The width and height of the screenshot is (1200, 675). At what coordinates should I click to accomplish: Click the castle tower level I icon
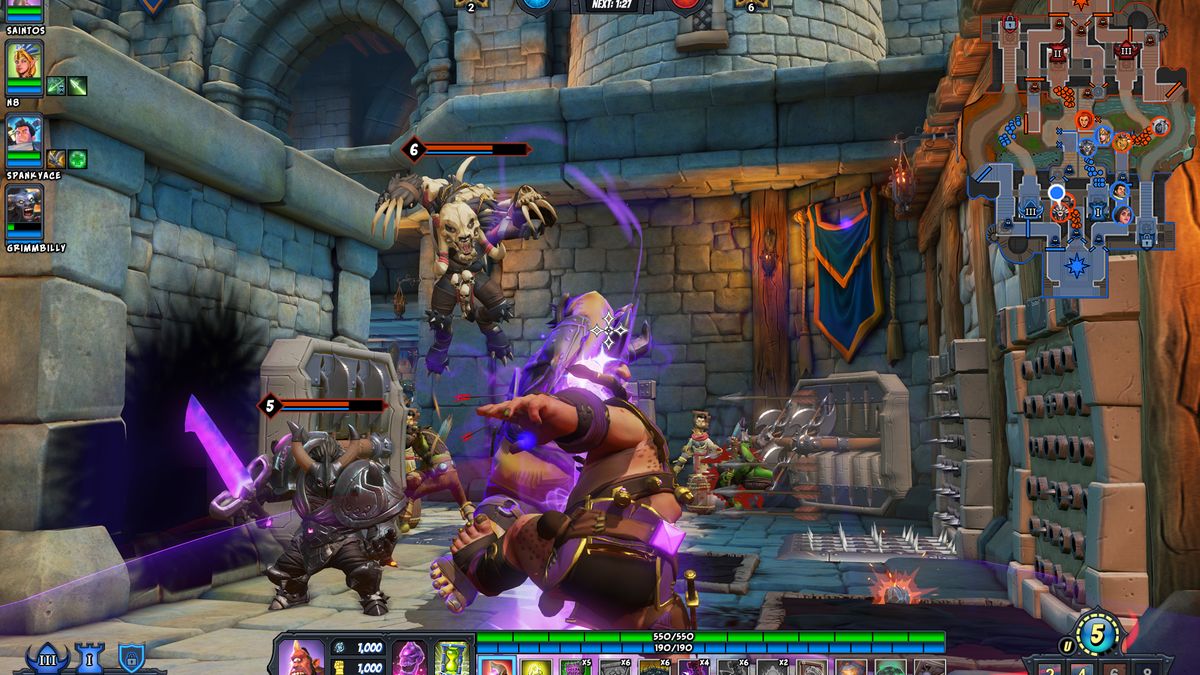point(90,657)
